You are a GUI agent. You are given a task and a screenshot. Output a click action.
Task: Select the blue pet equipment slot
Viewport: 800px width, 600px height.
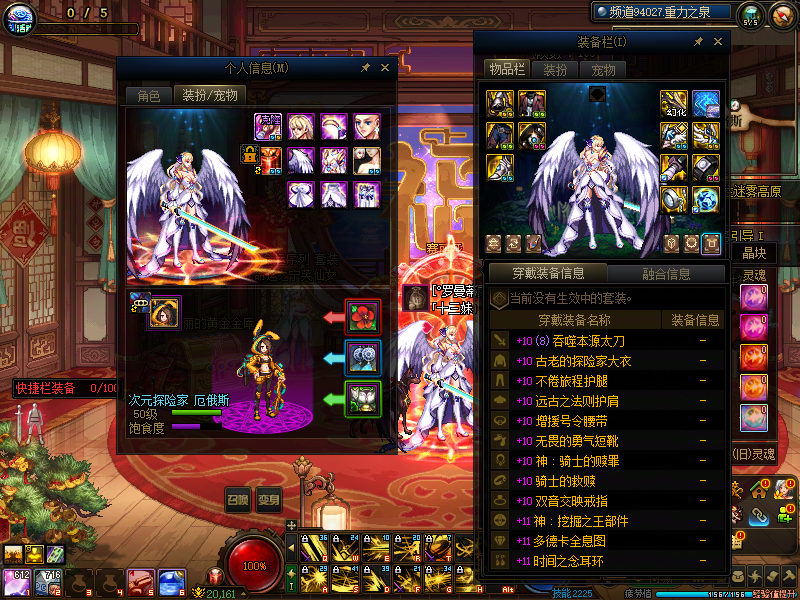click(x=361, y=357)
